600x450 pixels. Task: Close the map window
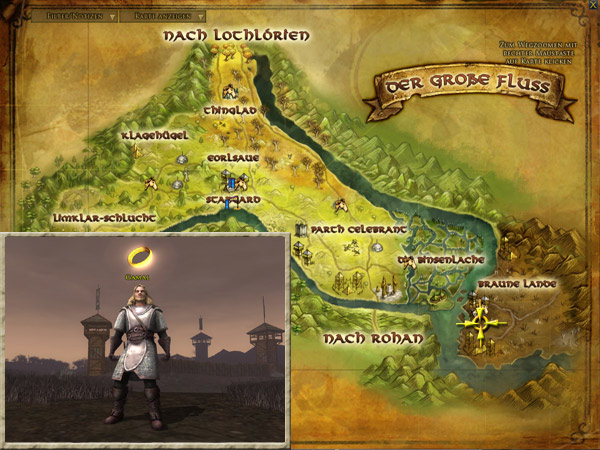tap(591, 8)
